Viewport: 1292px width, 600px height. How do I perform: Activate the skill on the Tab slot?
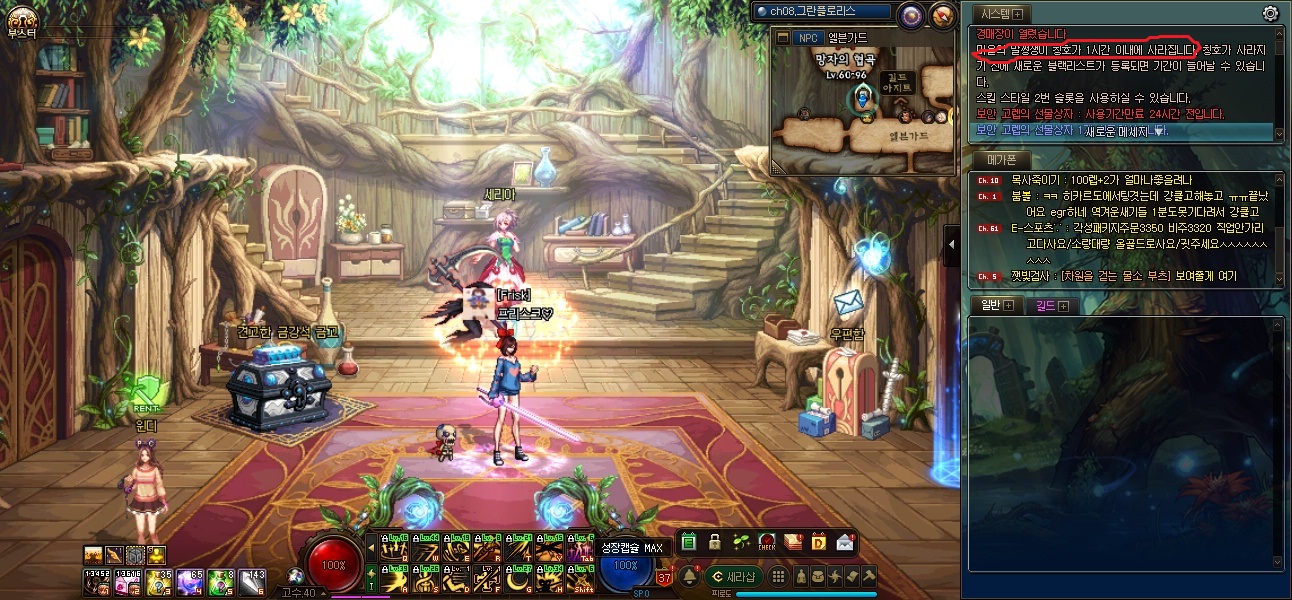click(x=580, y=549)
